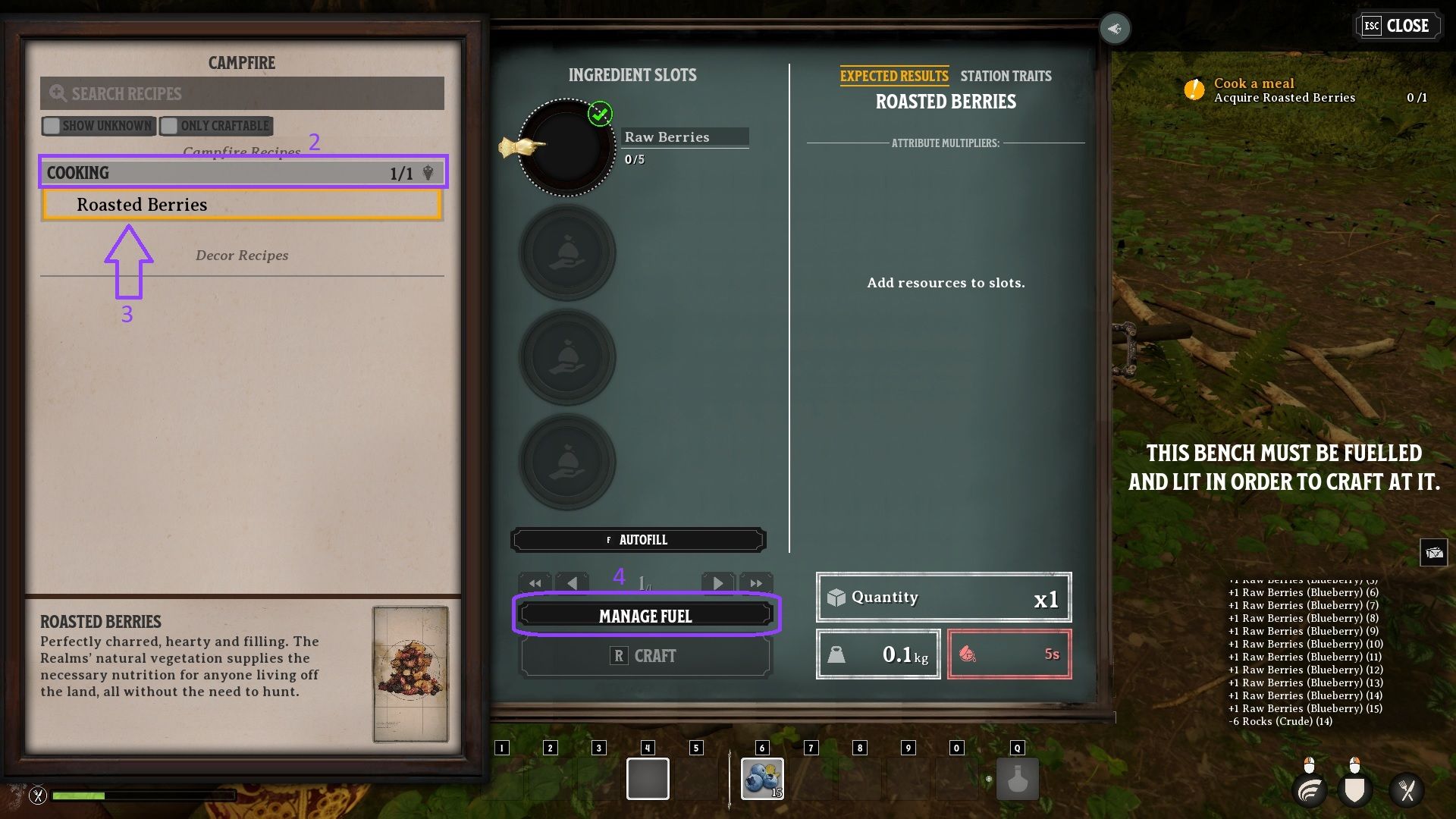This screenshot has width=1456, height=819.
Task: Toggle the Show Unknown checkbox
Action: [x=52, y=126]
